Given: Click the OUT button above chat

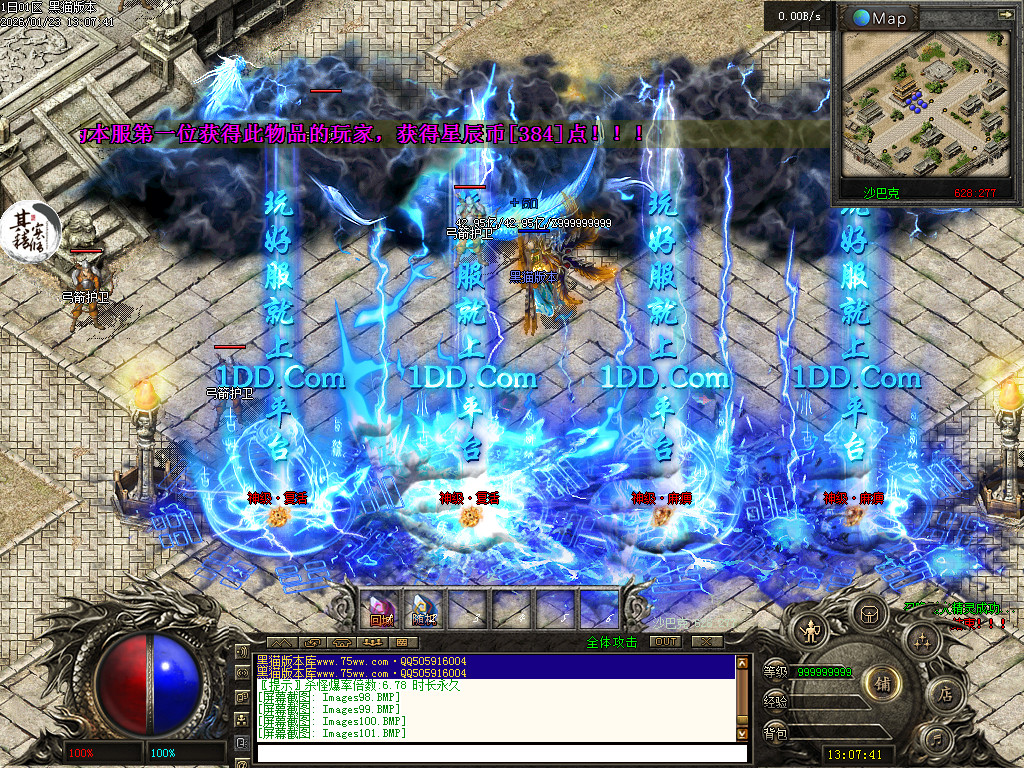Looking at the screenshot, I should pos(665,641).
